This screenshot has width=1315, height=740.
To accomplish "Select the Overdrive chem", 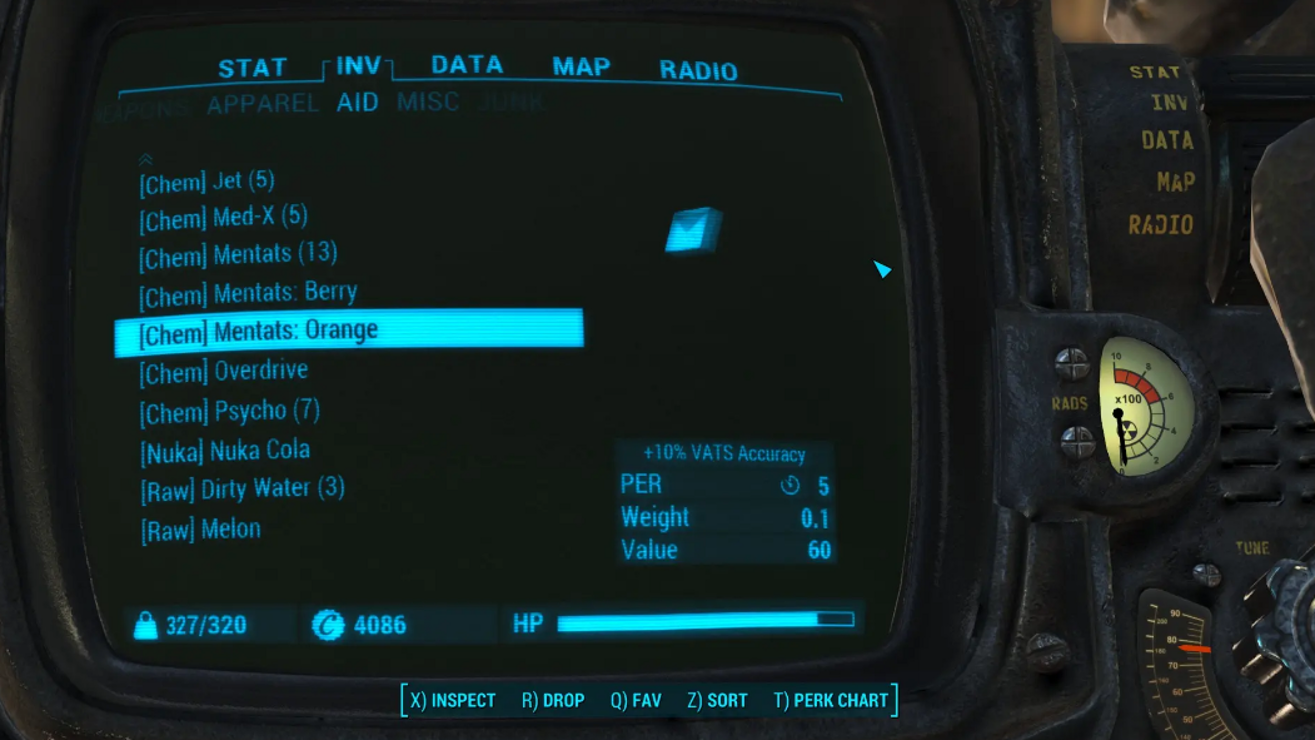I will click(224, 371).
